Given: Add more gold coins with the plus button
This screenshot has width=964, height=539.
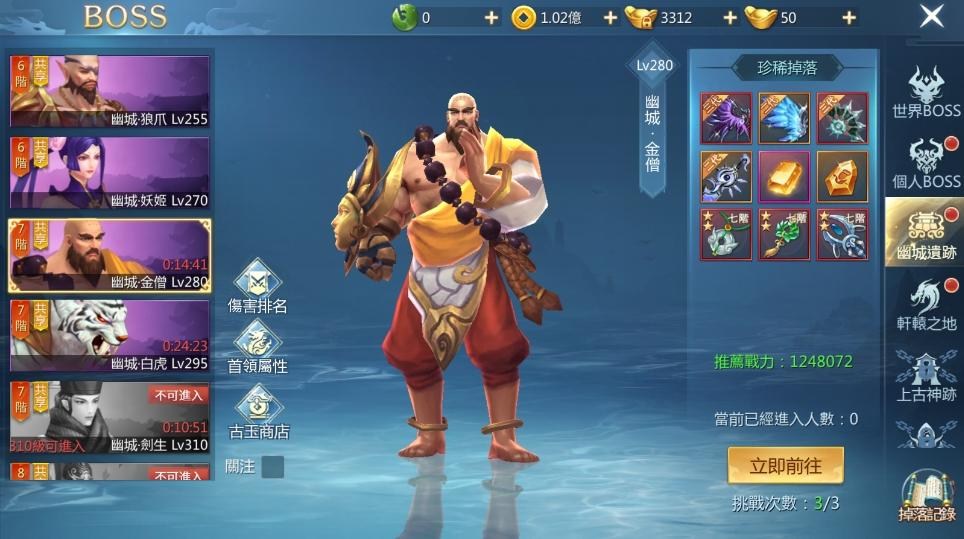Looking at the screenshot, I should coord(610,18).
